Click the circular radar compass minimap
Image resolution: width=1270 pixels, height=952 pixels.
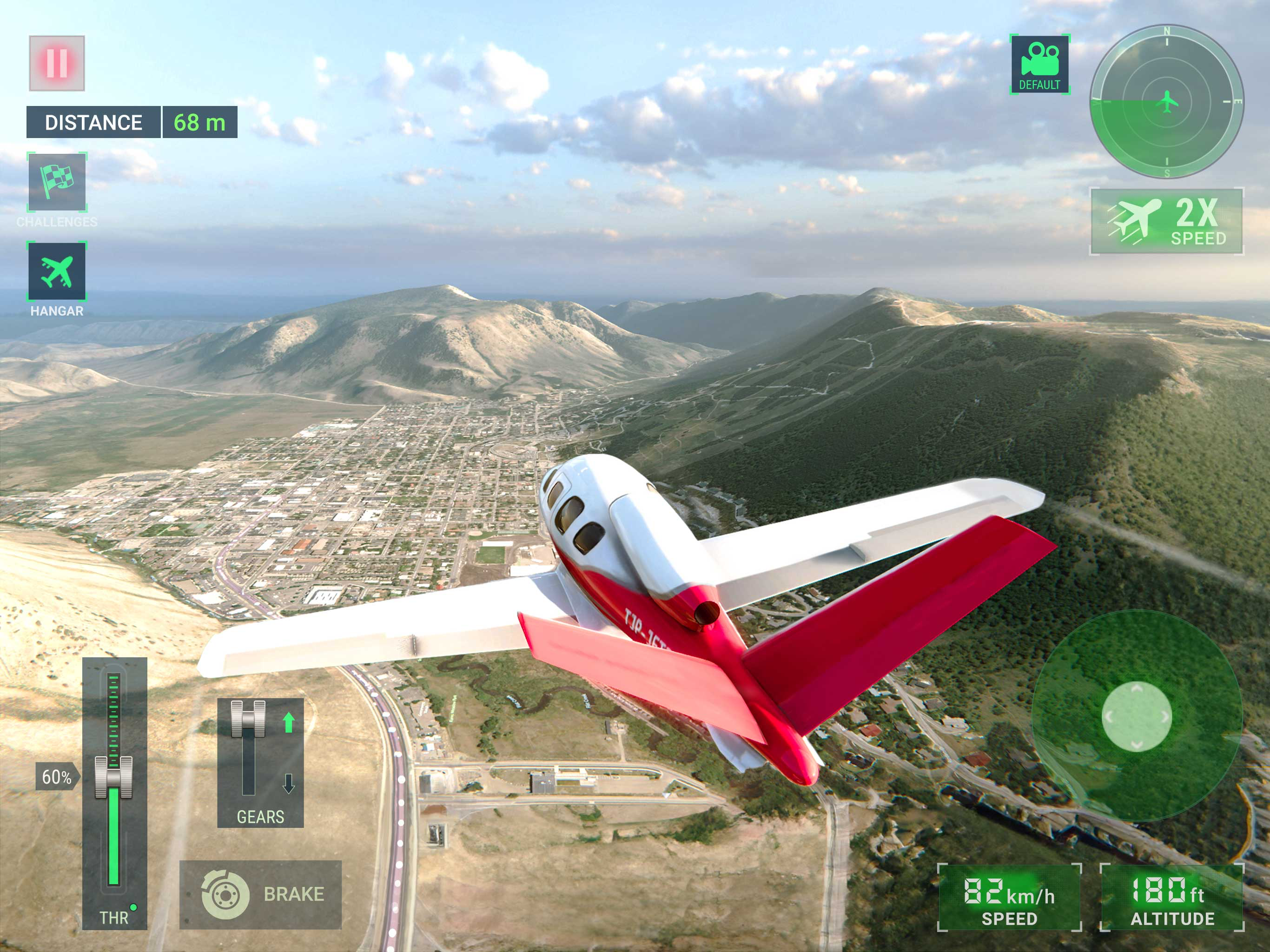point(1167,102)
